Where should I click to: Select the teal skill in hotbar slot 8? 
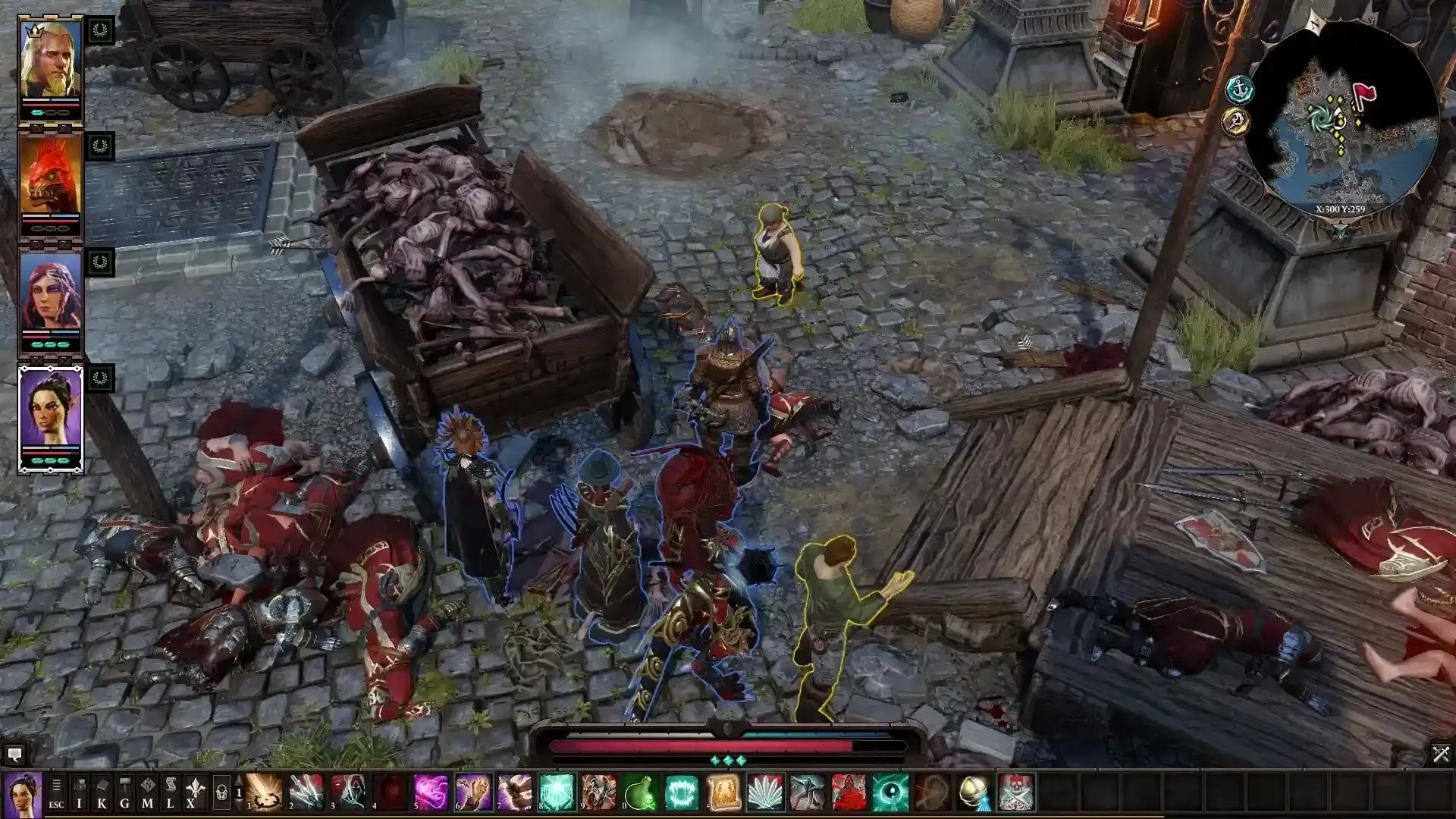(556, 794)
